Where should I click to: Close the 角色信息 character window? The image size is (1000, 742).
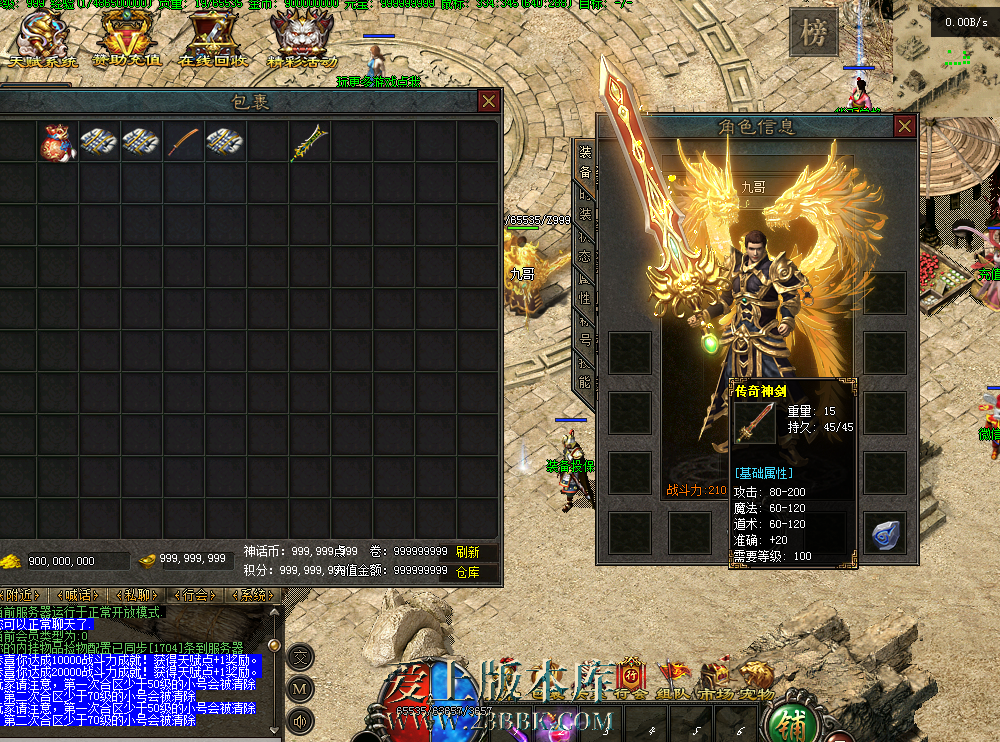[x=904, y=126]
